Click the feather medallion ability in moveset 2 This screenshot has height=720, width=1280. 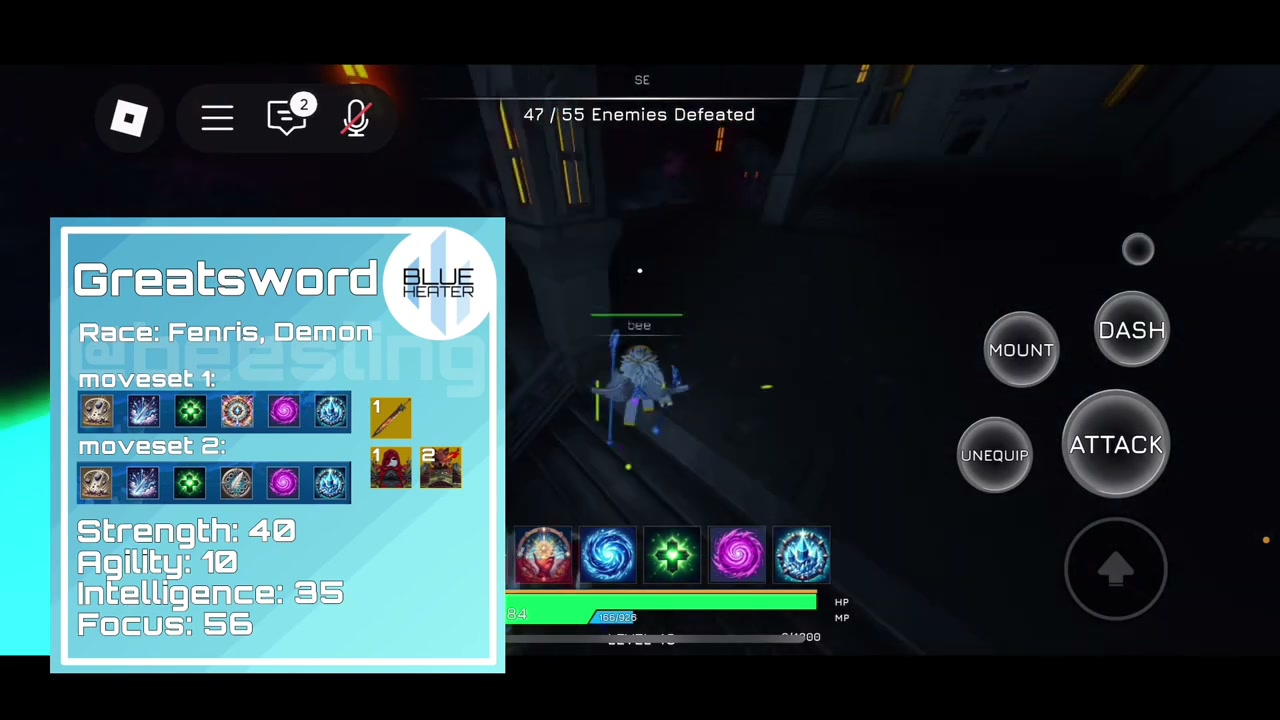[236, 482]
